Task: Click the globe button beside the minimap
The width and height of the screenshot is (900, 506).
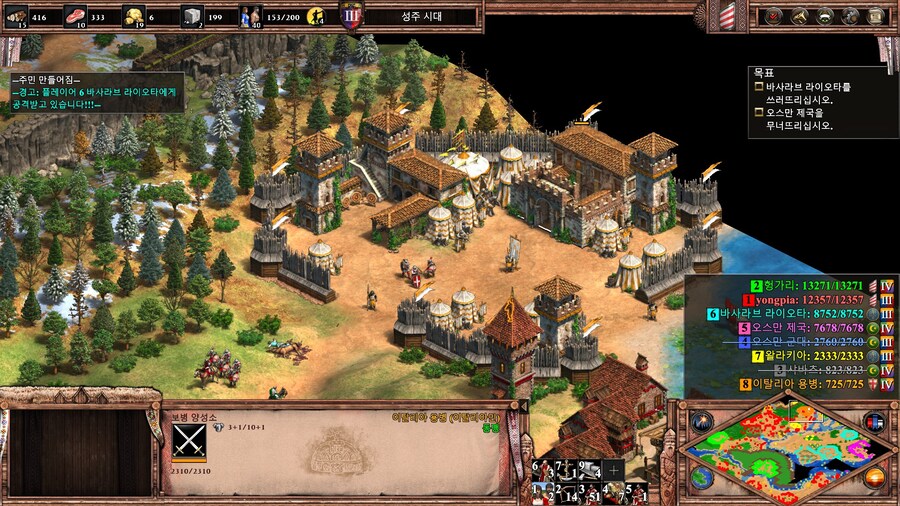Action: (x=702, y=478)
